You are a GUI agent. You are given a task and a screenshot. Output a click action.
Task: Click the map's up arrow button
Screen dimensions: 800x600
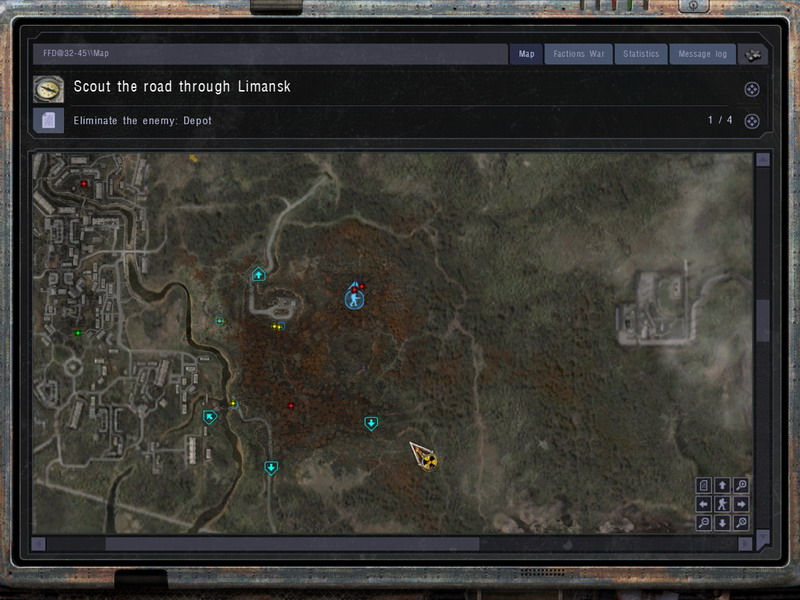[x=722, y=485]
